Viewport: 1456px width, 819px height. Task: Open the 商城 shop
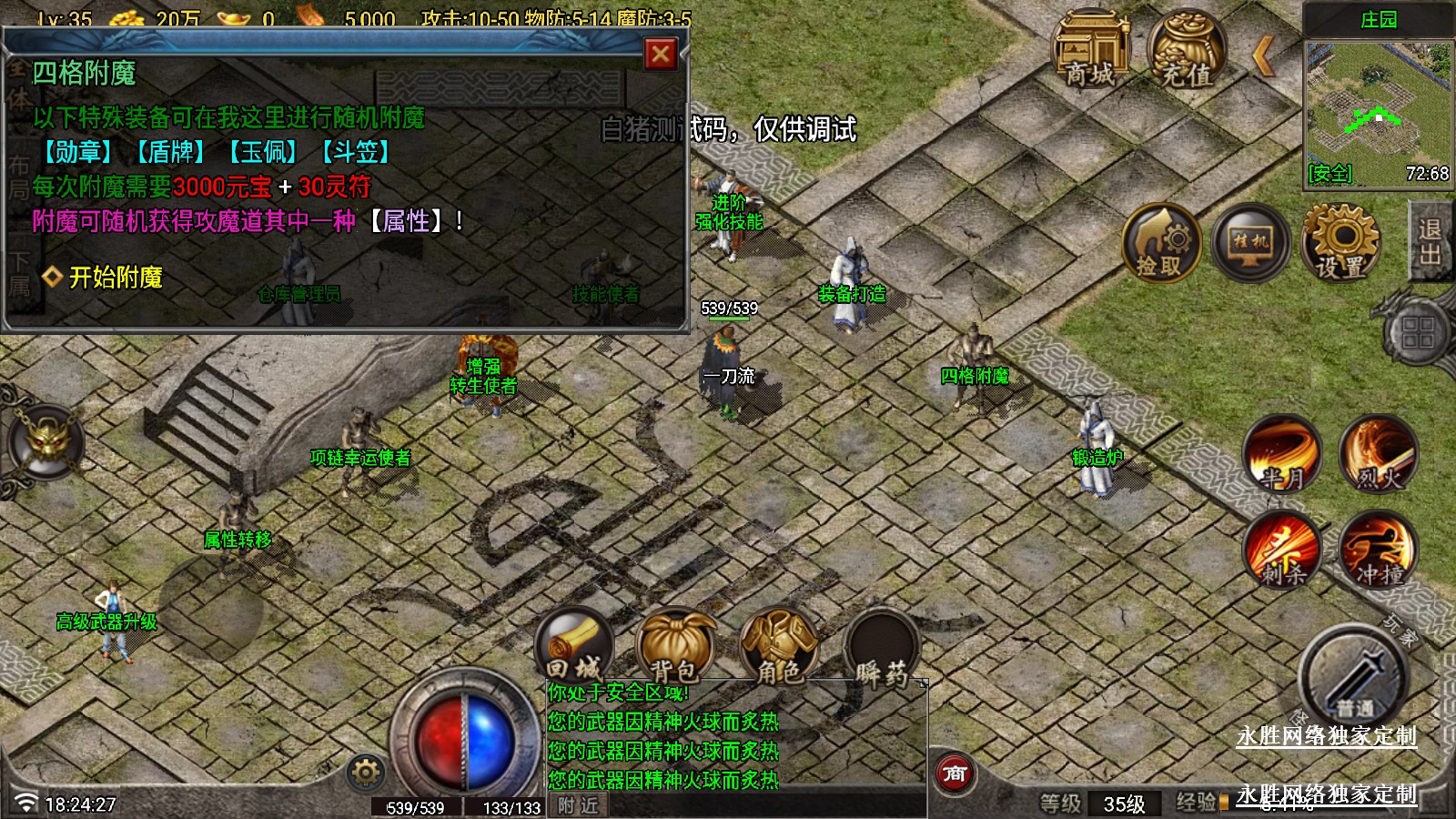point(1090,50)
